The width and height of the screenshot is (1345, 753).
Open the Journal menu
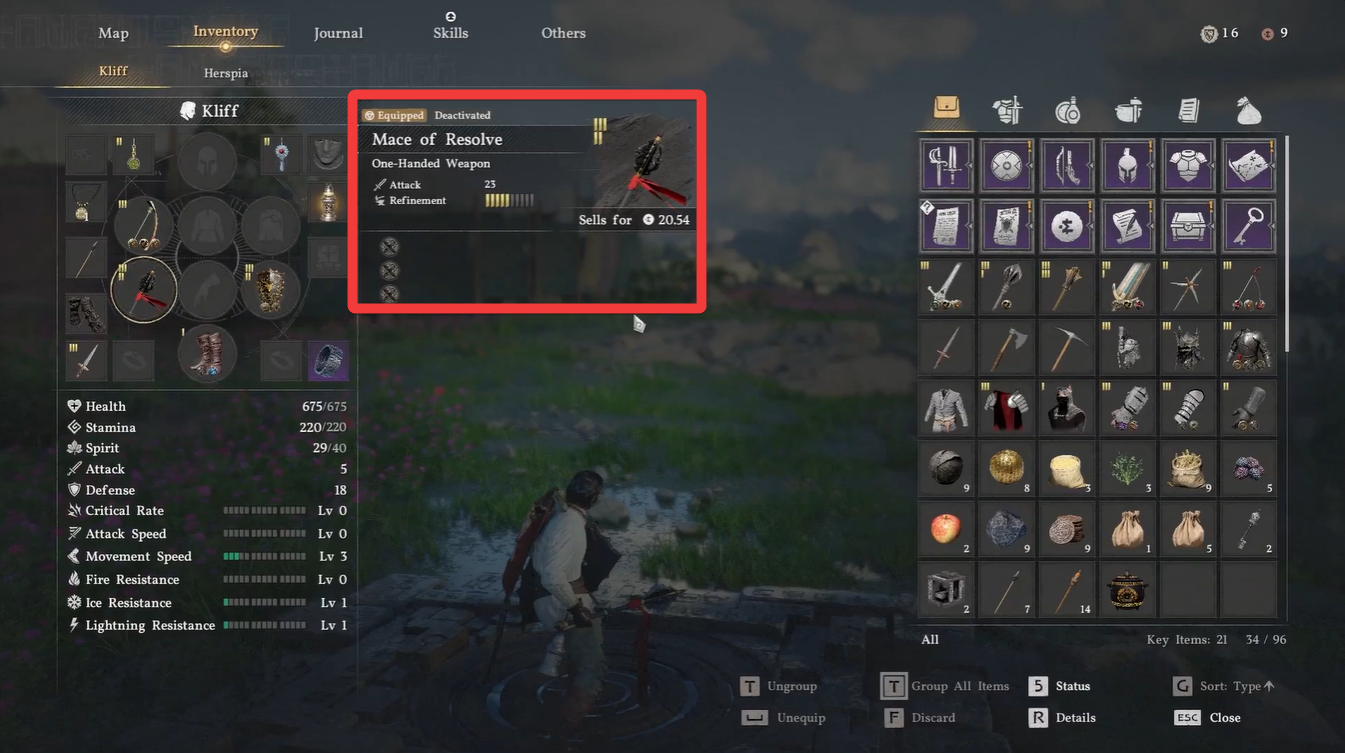338,32
